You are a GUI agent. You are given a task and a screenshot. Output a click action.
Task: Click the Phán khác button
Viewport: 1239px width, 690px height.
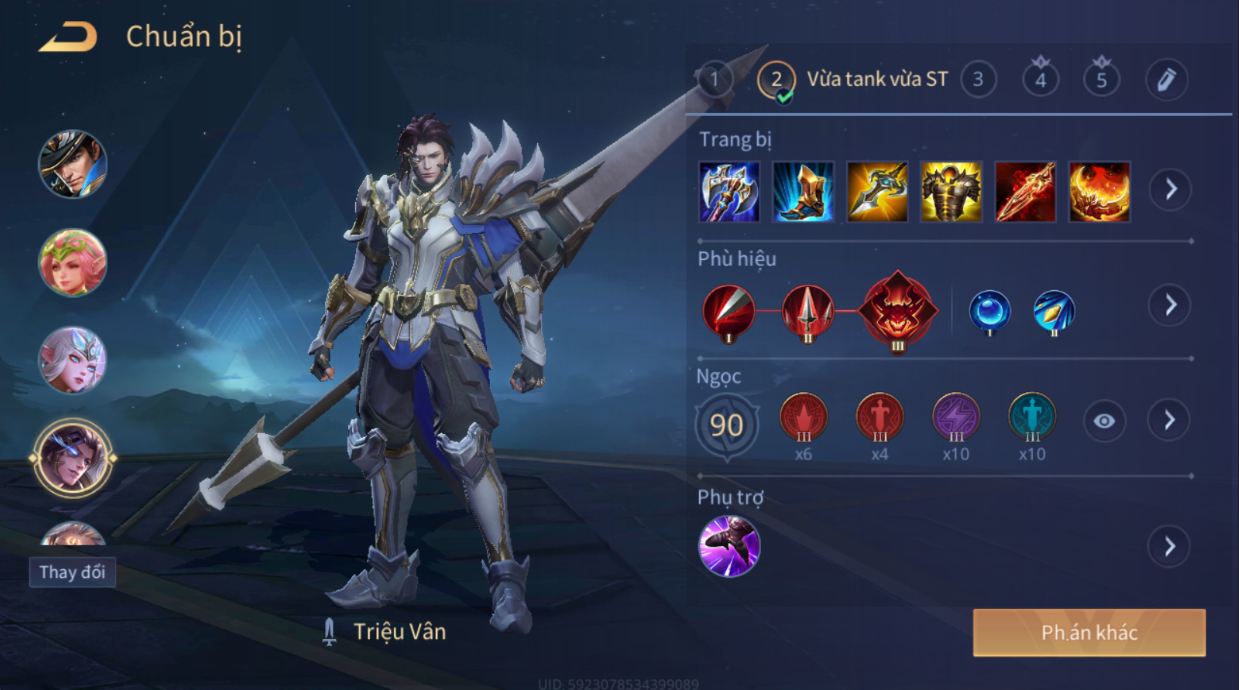click(x=1089, y=633)
